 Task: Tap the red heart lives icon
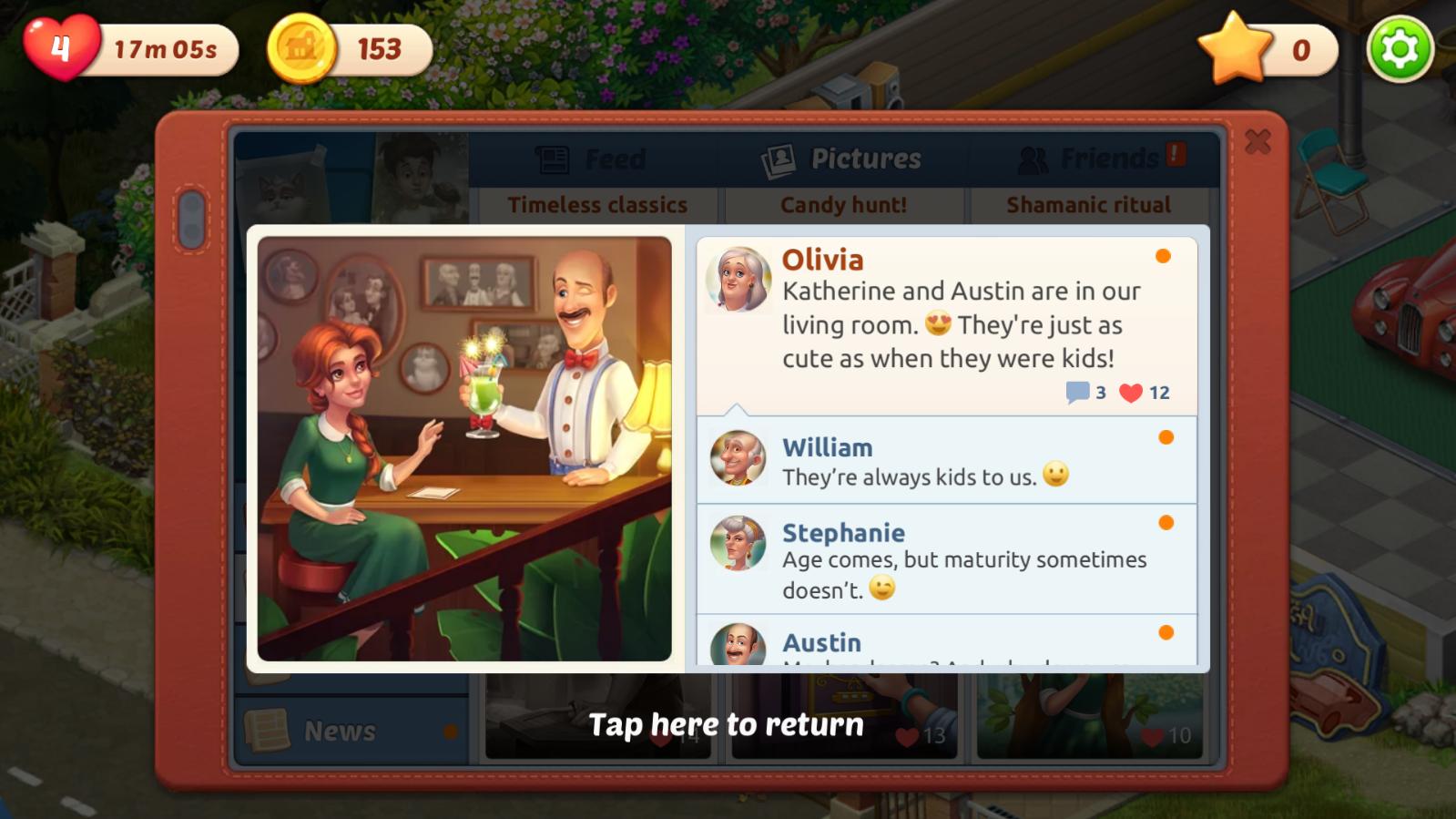point(60,47)
